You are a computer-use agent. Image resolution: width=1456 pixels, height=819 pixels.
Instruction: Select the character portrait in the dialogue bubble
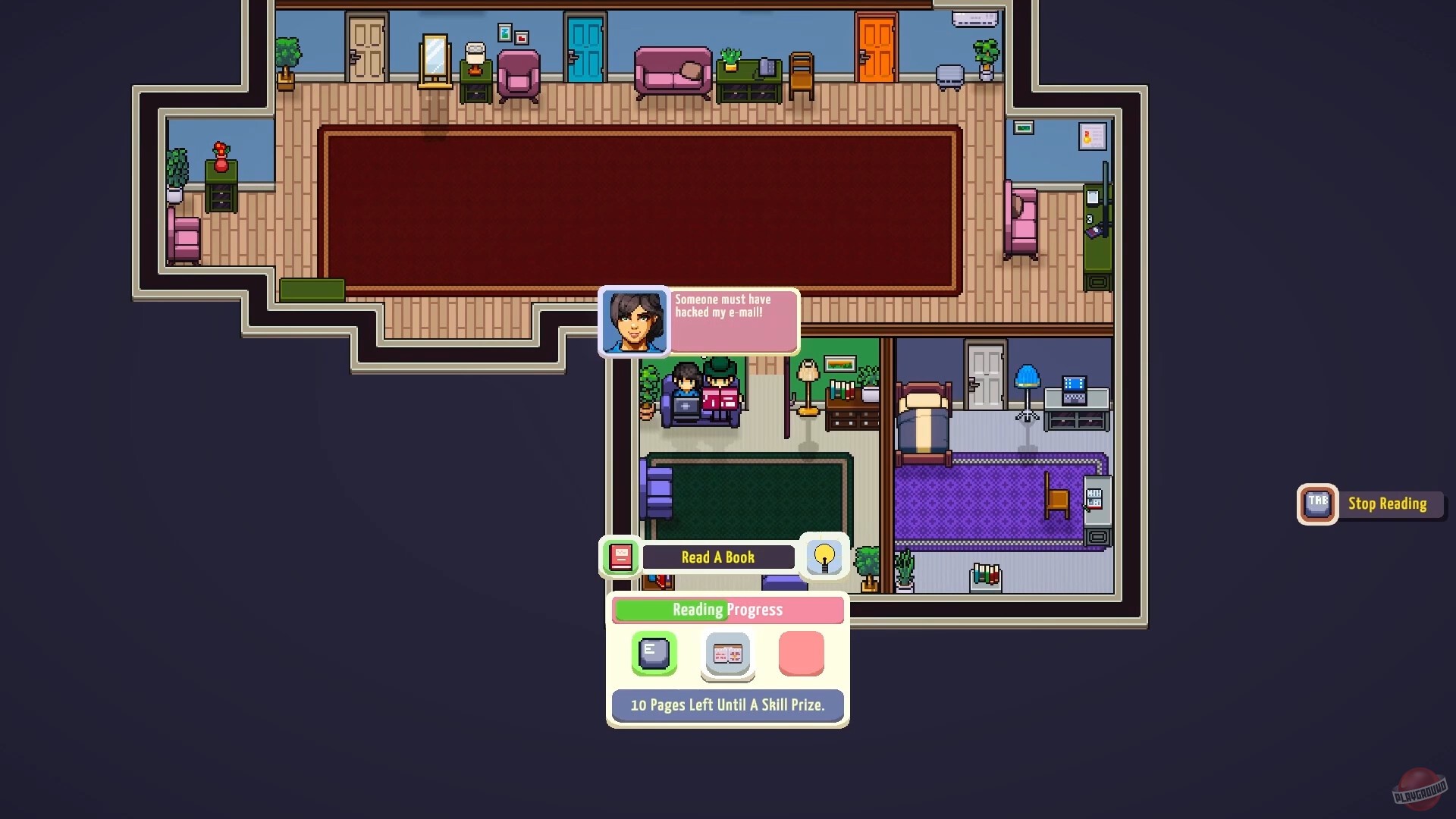click(635, 322)
